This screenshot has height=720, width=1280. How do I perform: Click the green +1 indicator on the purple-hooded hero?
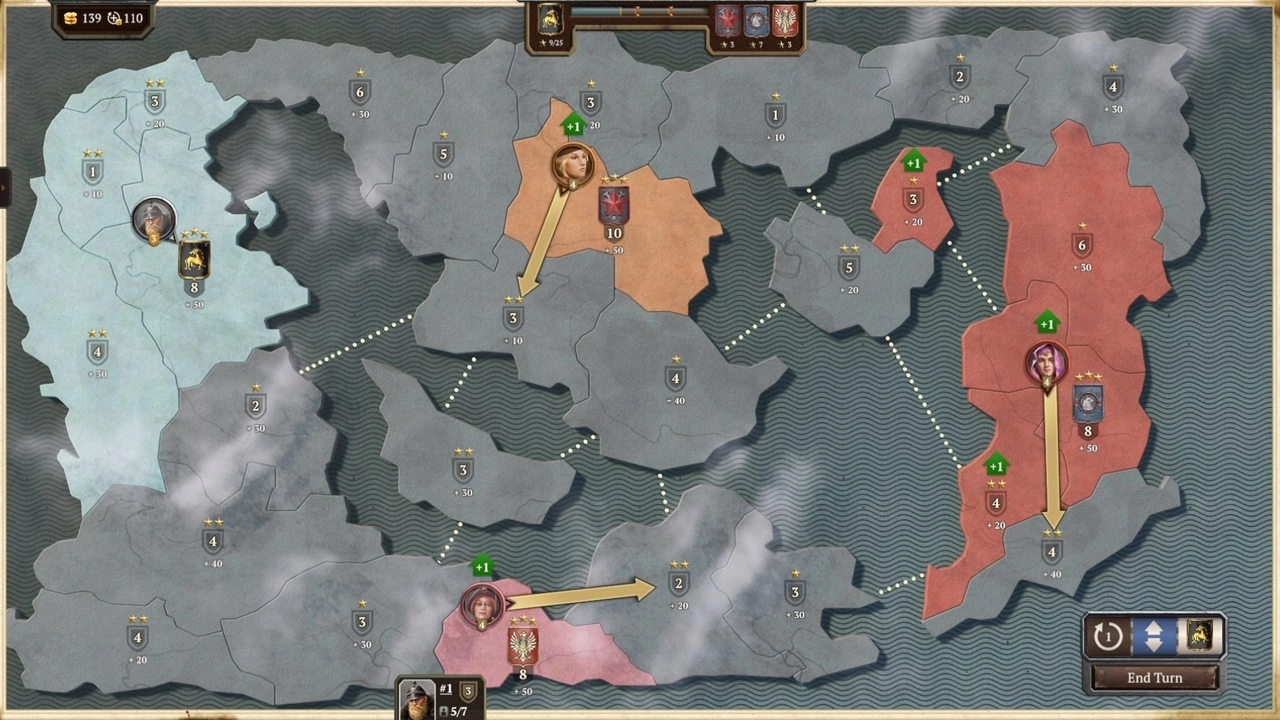(1047, 323)
